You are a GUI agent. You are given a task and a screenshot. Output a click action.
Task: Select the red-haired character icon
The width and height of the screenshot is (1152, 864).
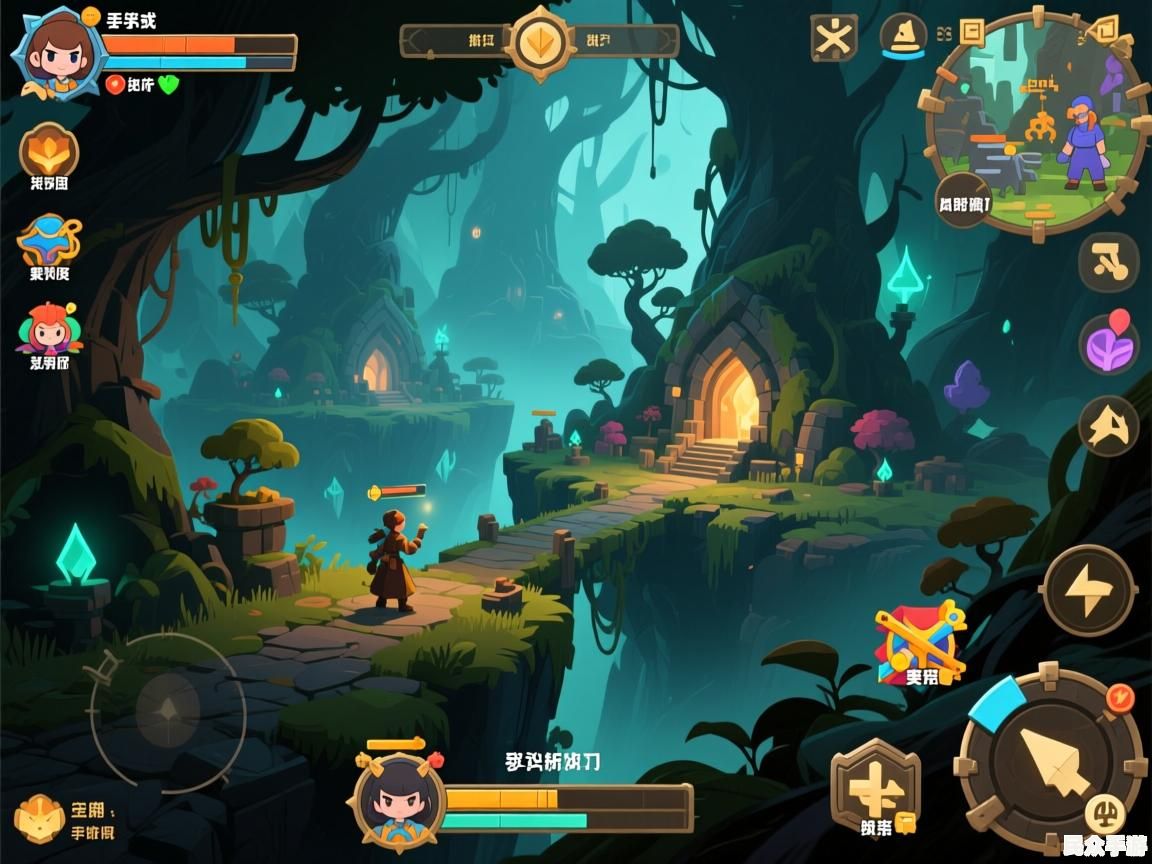tap(47, 330)
